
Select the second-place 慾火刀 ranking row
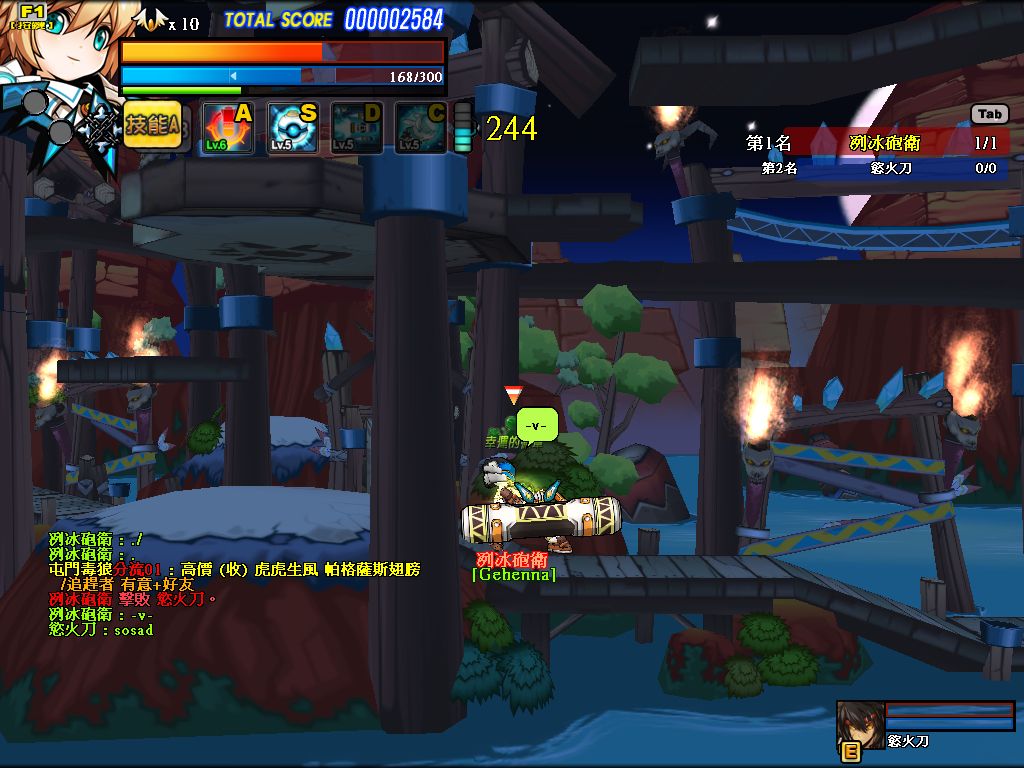(x=878, y=168)
